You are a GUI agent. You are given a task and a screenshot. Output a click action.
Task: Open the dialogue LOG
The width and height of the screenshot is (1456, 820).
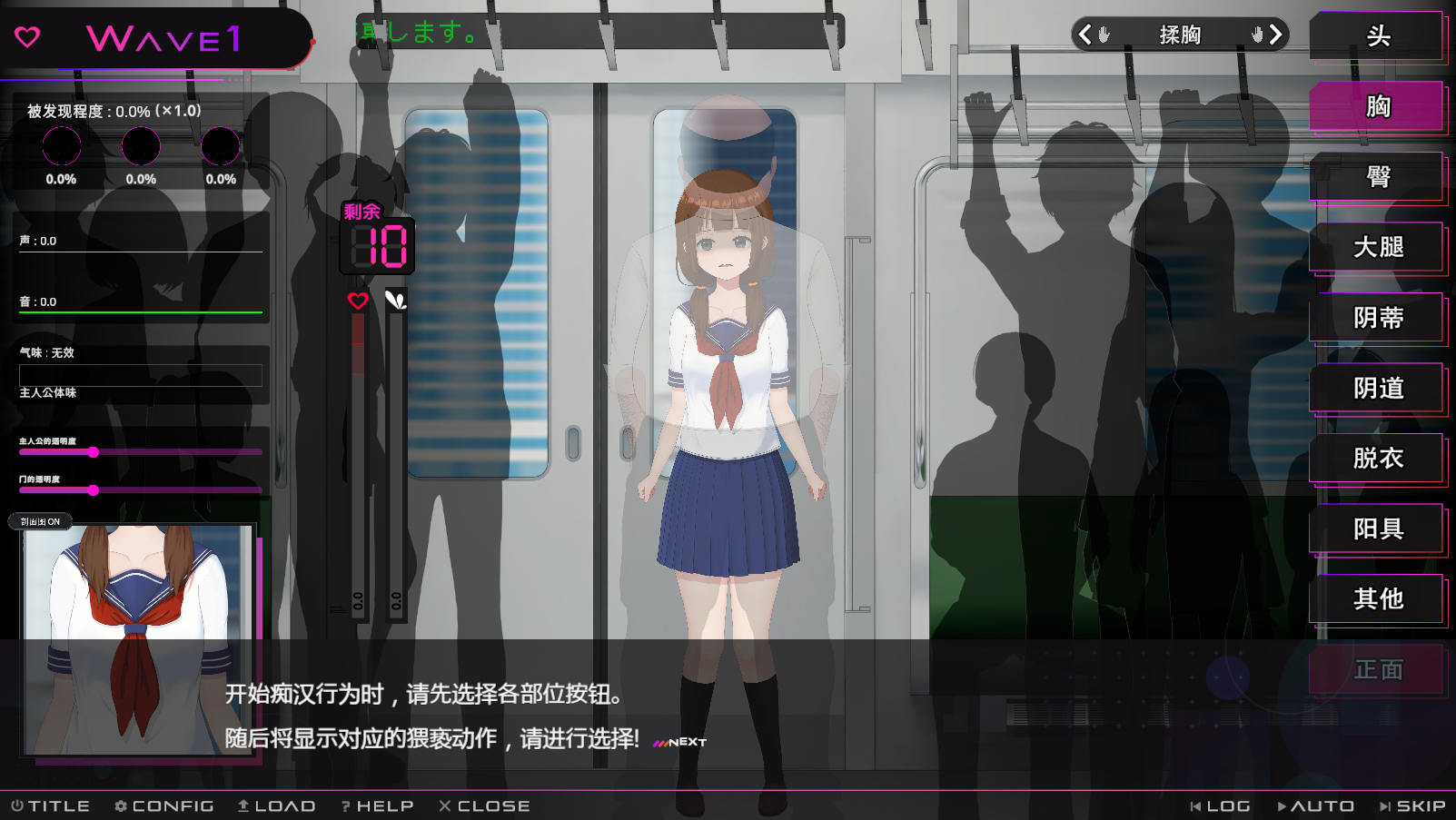pos(1220,806)
